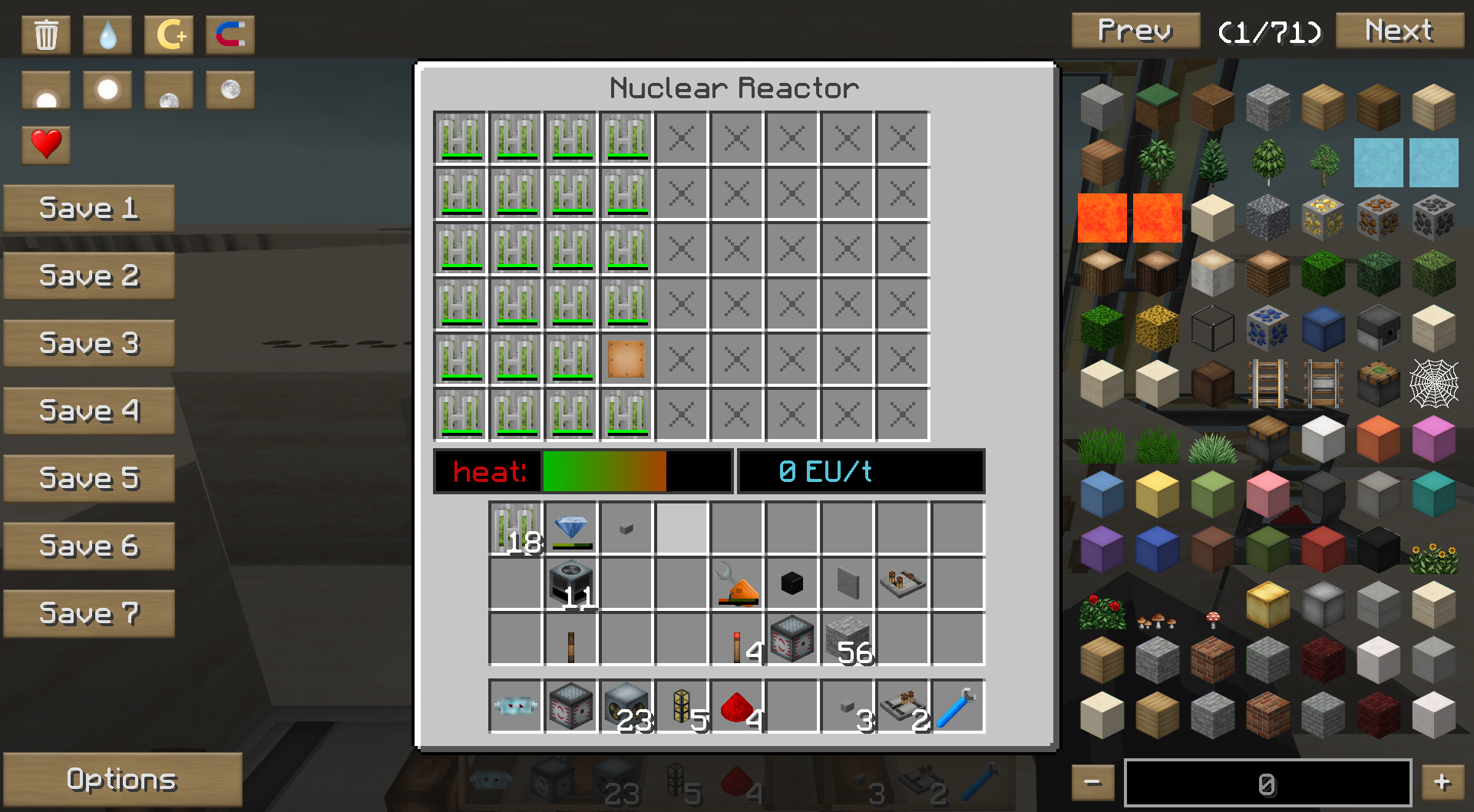Pick up the diamond in inventory
Viewport: 1474px width, 812px height.
pyautogui.click(x=571, y=528)
